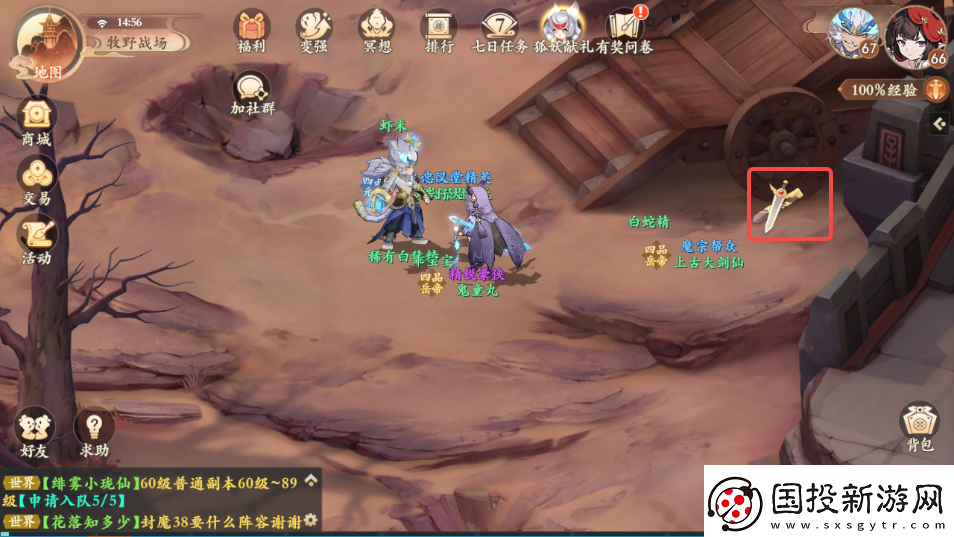The height and width of the screenshot is (537, 954).
Task: Join community via 加社群 icon
Action: (x=252, y=92)
